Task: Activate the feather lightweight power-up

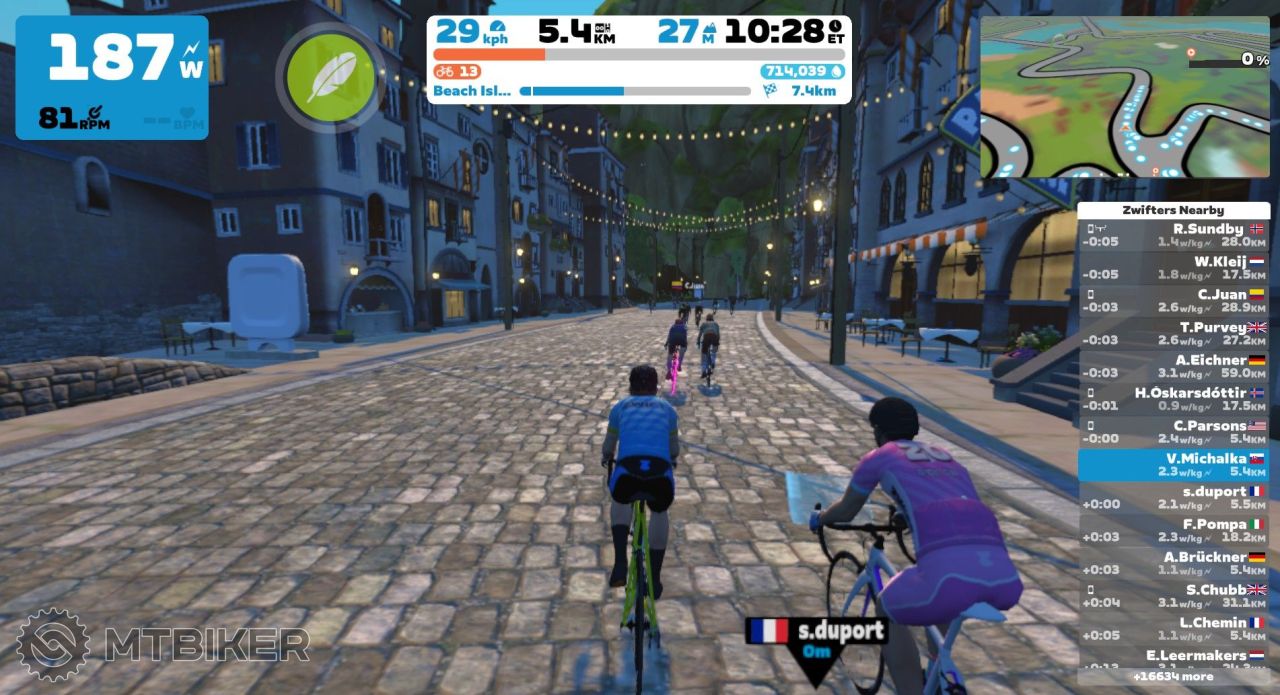Action: (x=331, y=78)
